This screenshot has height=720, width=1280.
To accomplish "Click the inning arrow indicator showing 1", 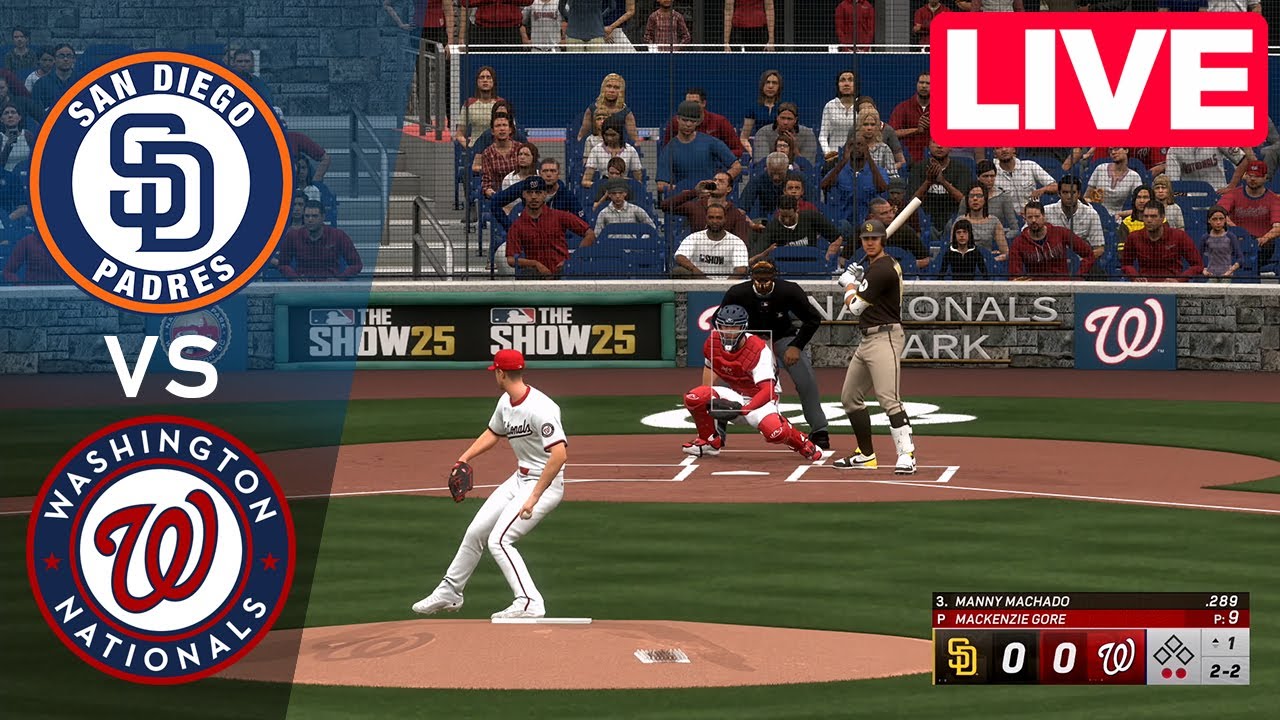I will coord(1225,643).
